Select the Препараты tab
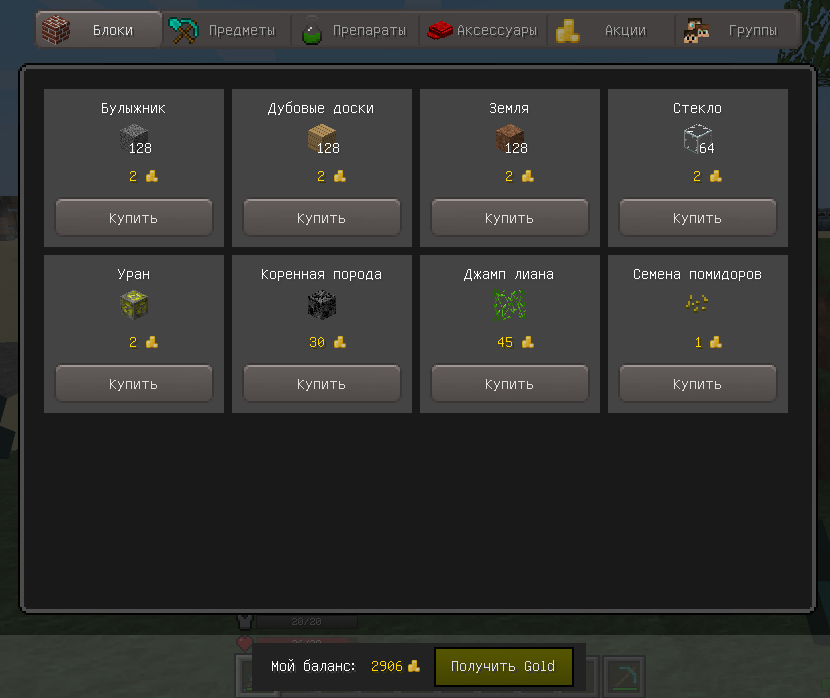The image size is (830, 698). point(355,30)
